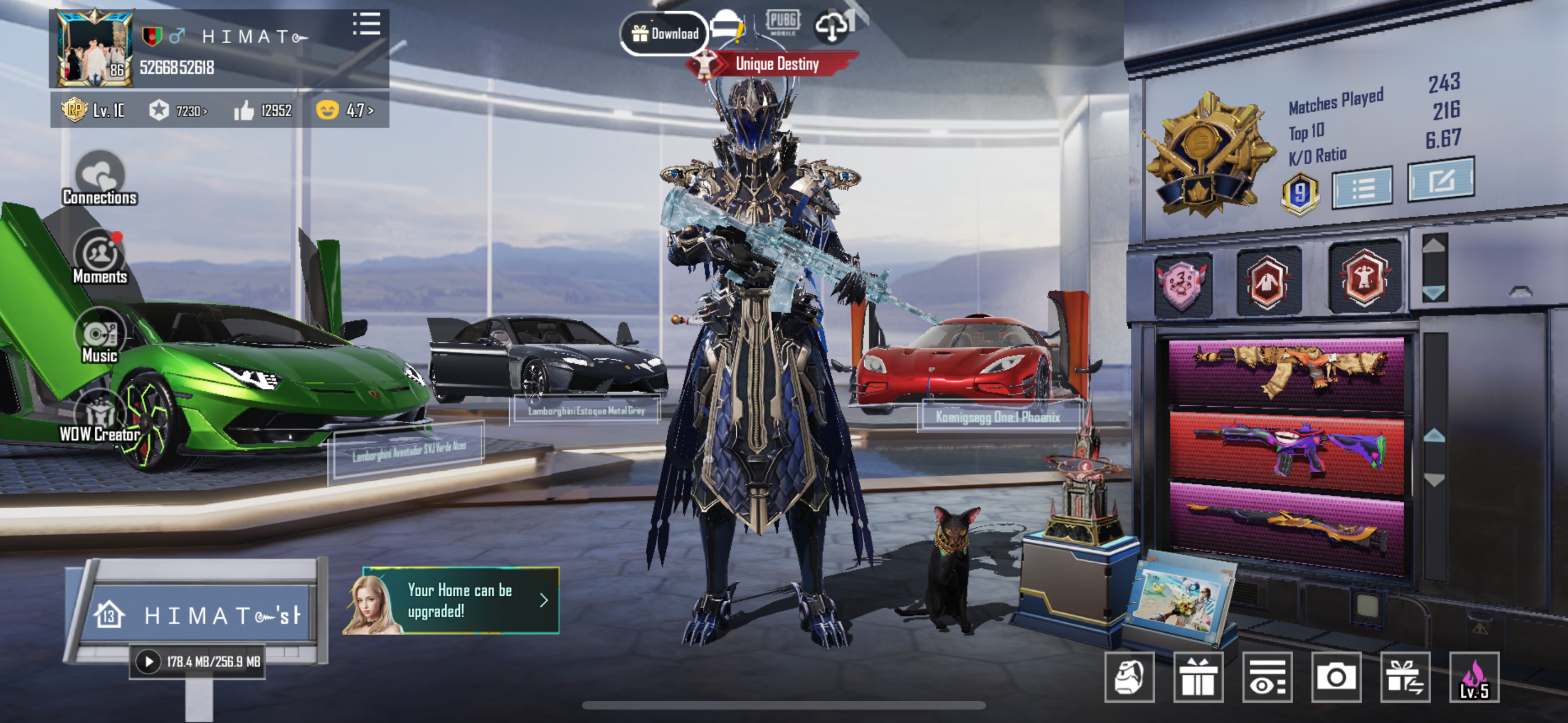Open the 4.7 smiley rating details

[345, 111]
